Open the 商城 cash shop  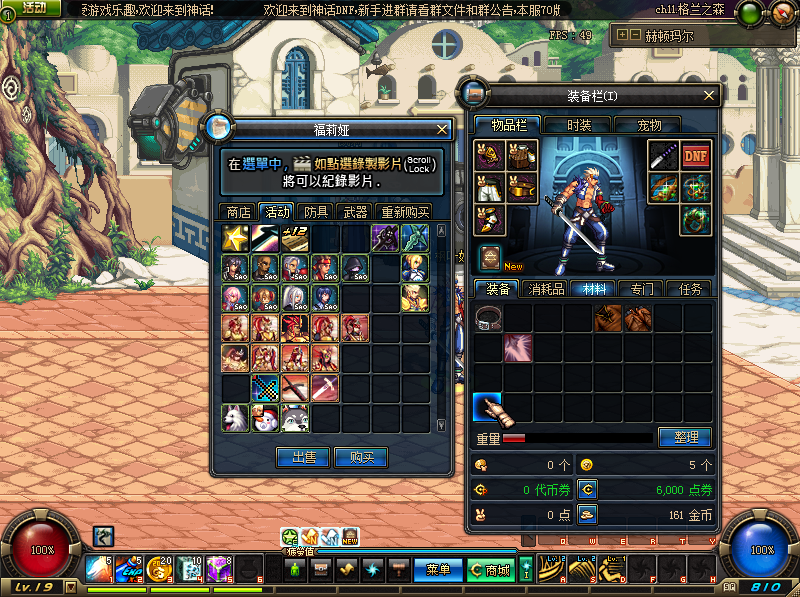coord(490,570)
